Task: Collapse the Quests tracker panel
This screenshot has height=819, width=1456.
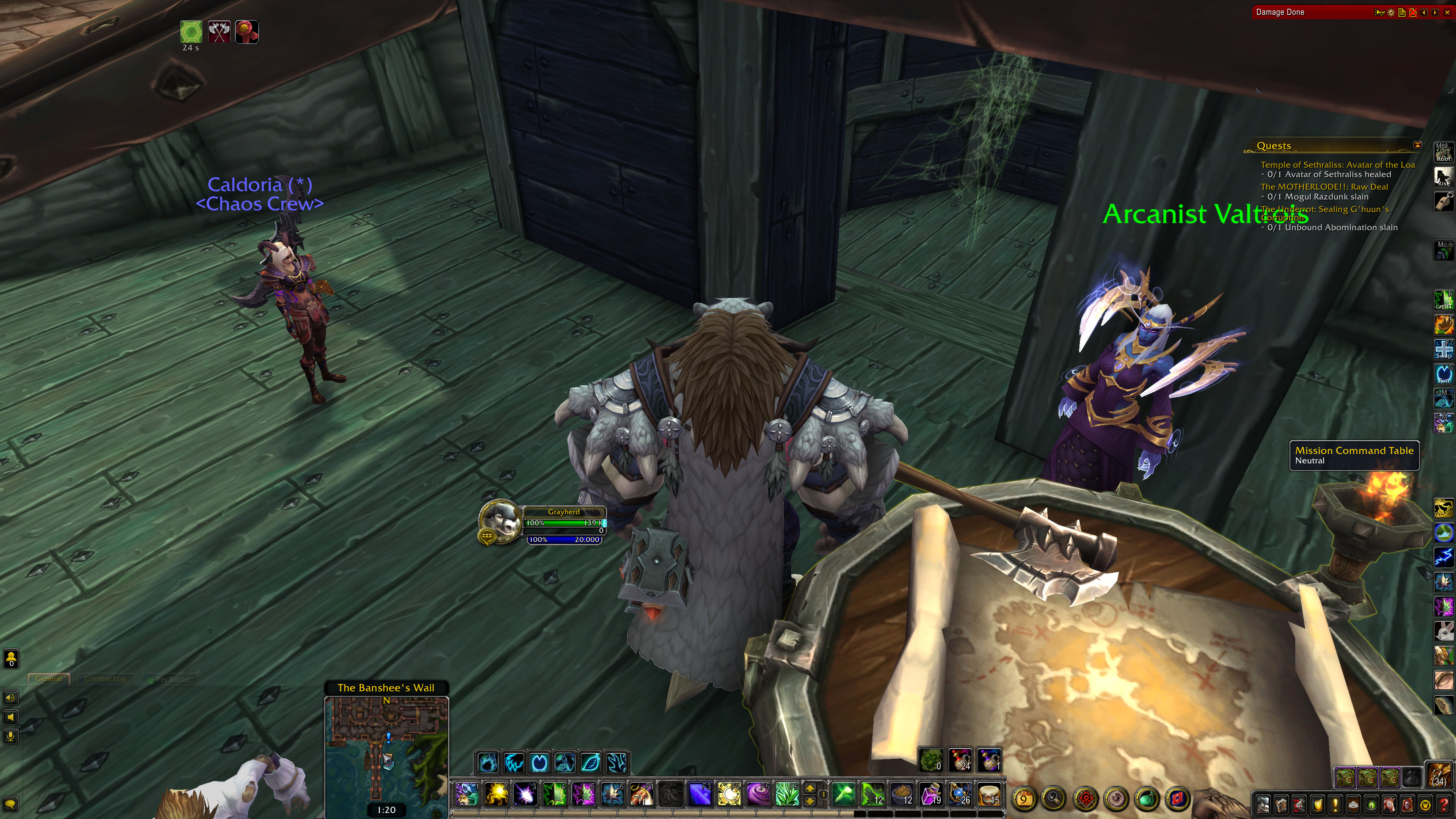Action: (x=1417, y=145)
